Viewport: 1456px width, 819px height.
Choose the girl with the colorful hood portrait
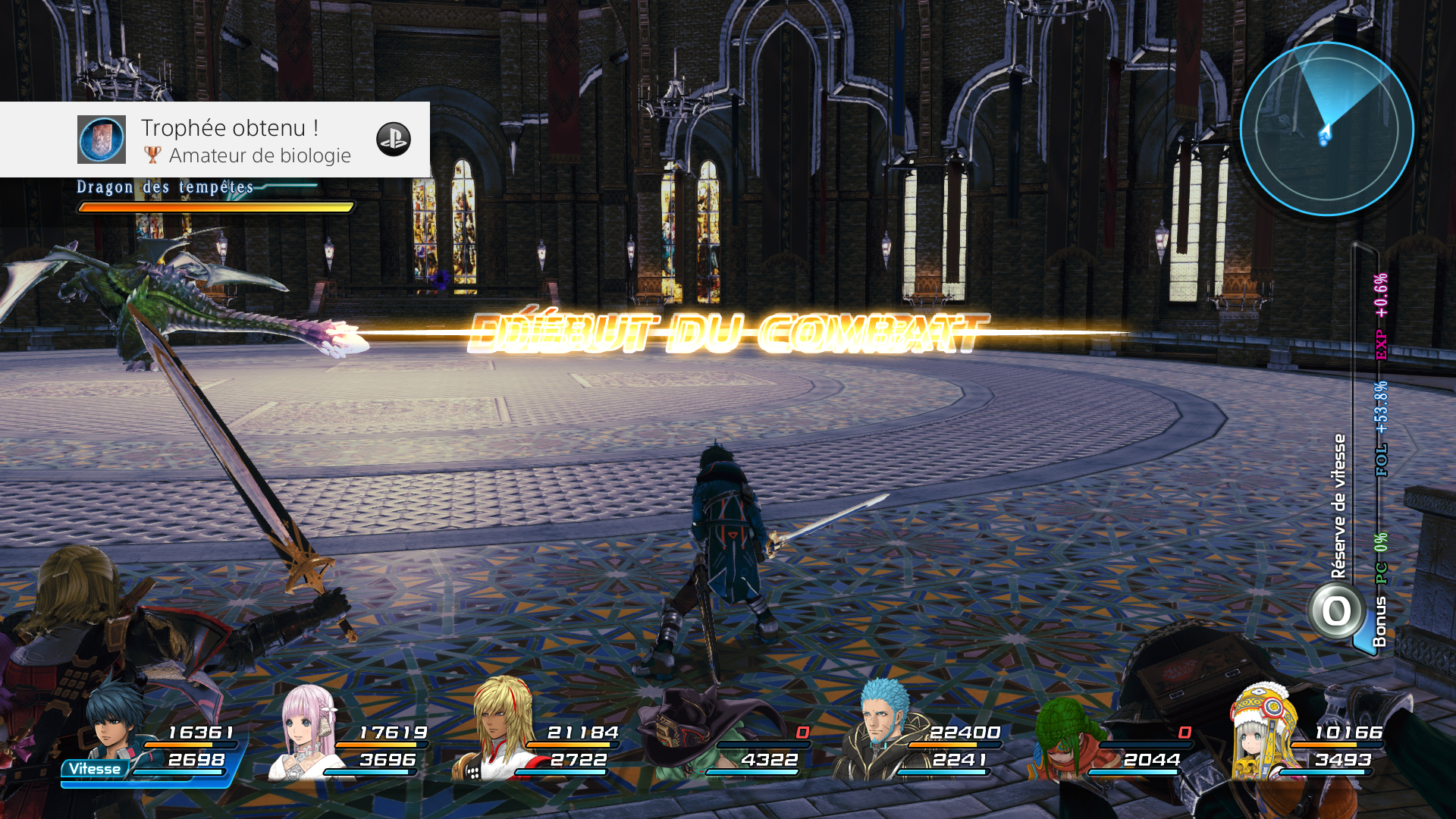(1263, 732)
